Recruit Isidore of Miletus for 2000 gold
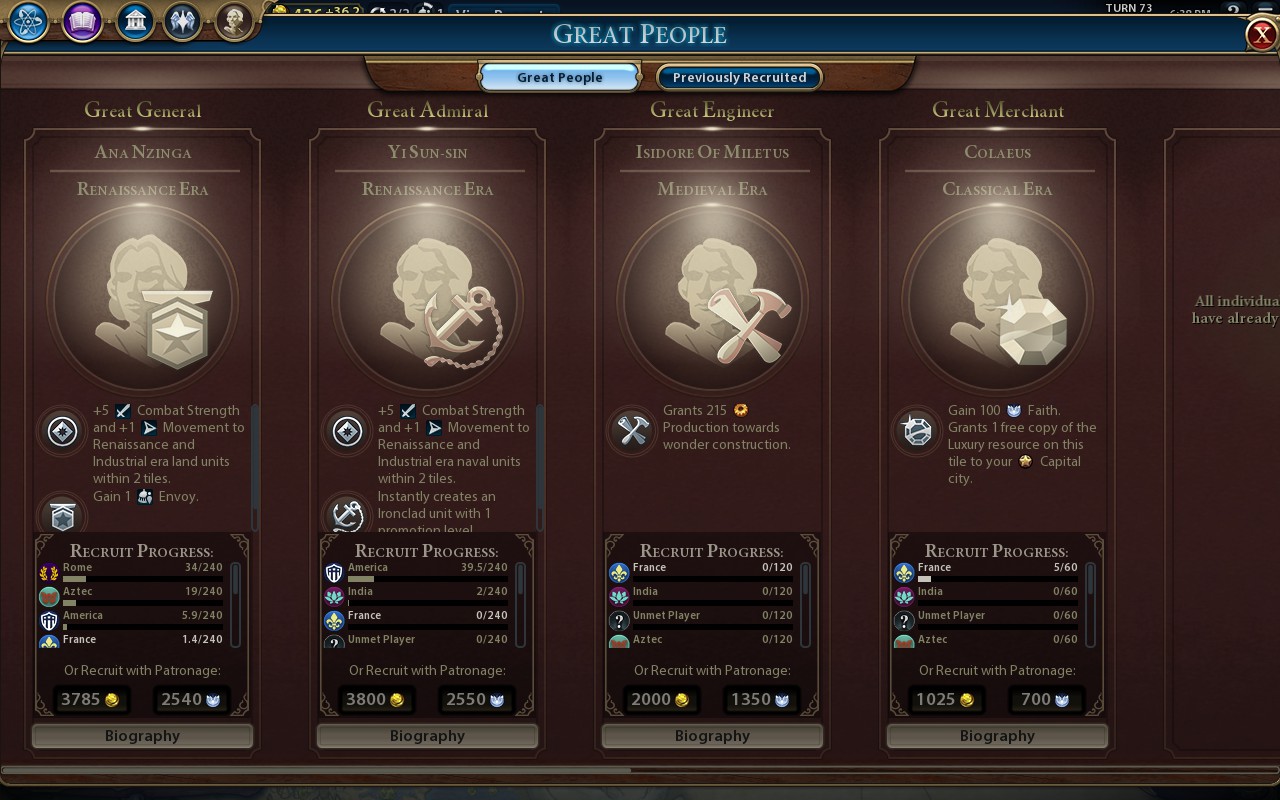 [660, 699]
